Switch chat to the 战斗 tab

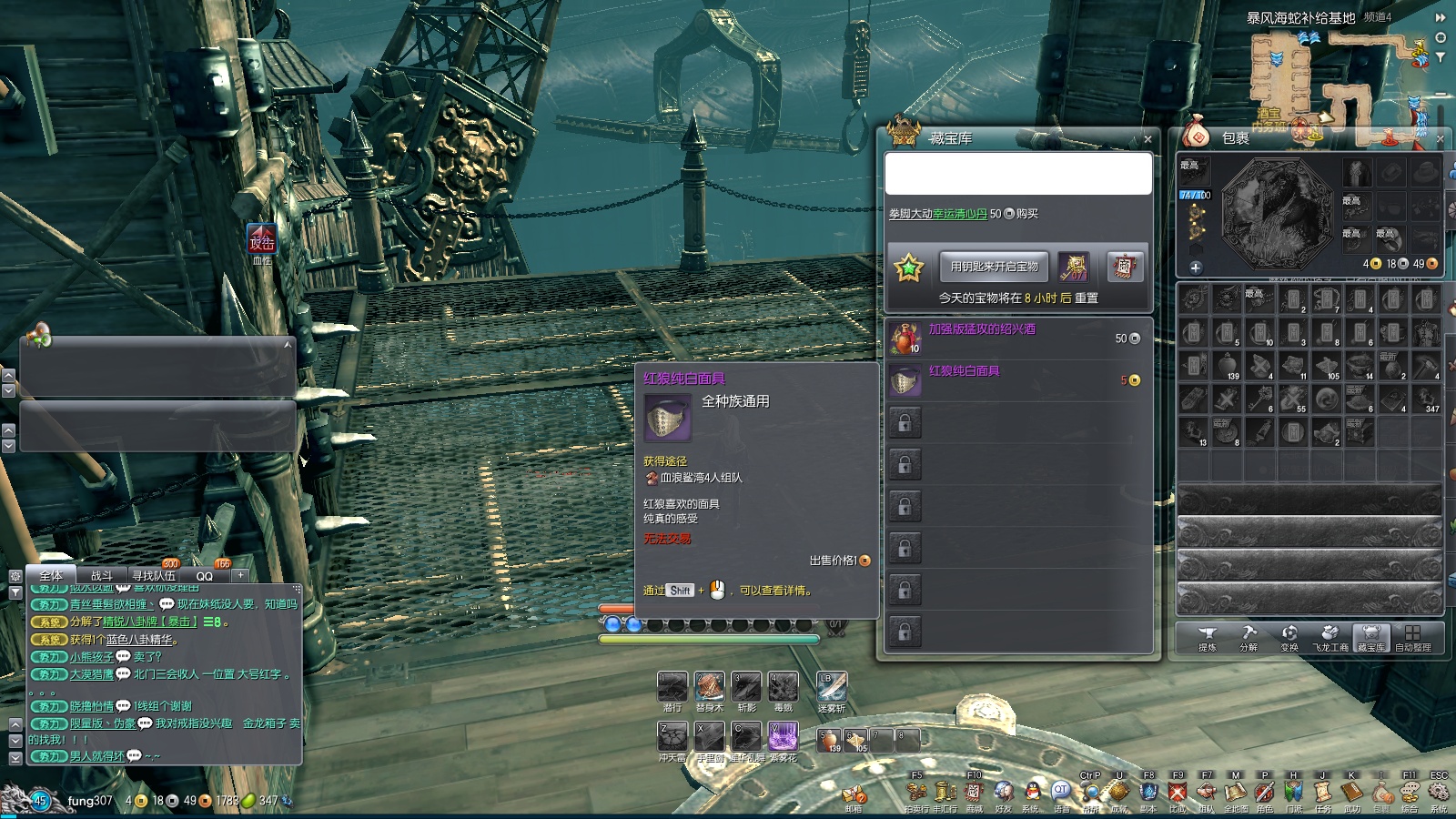[x=102, y=576]
